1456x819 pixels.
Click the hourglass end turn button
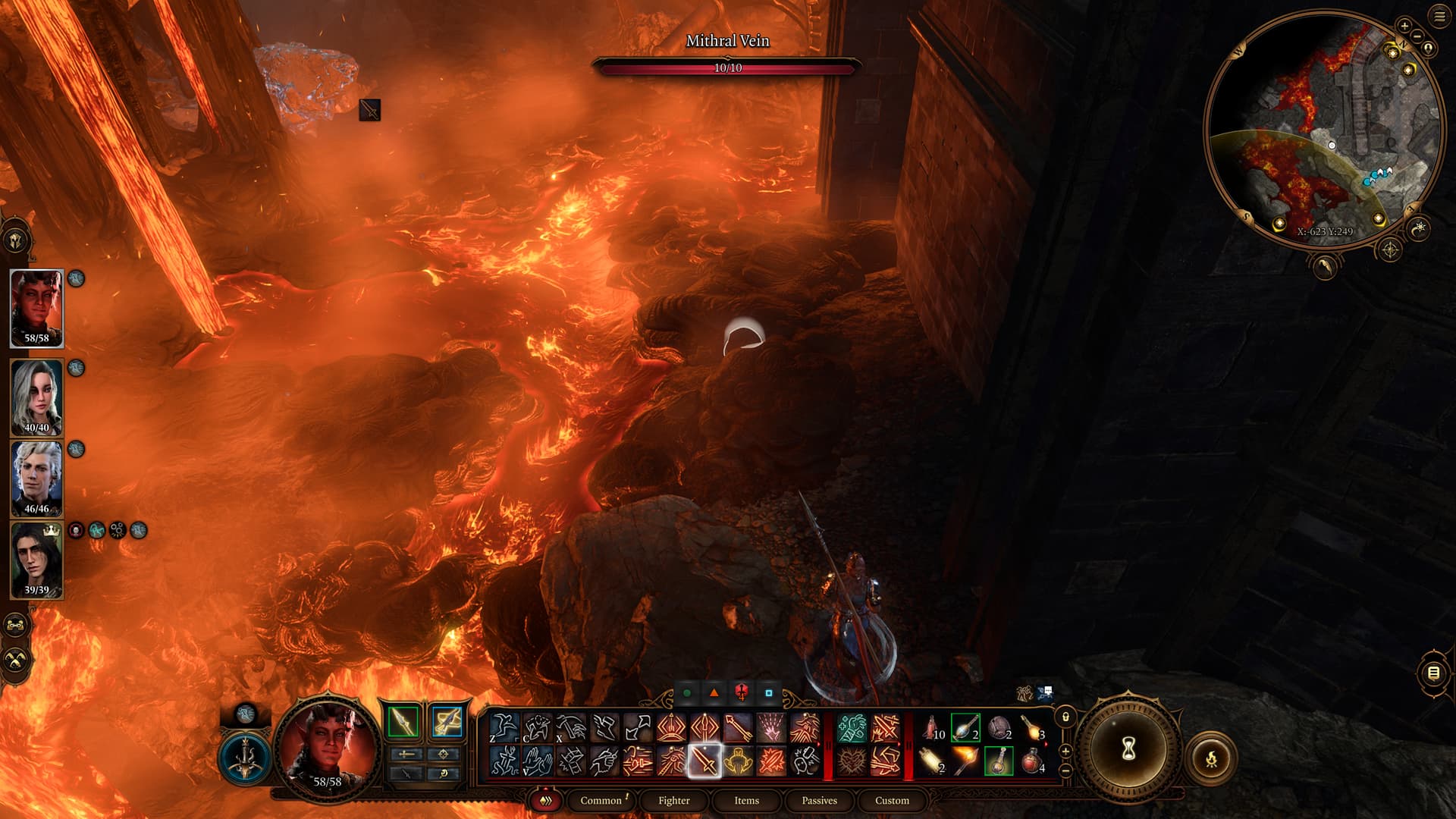coord(1128,749)
